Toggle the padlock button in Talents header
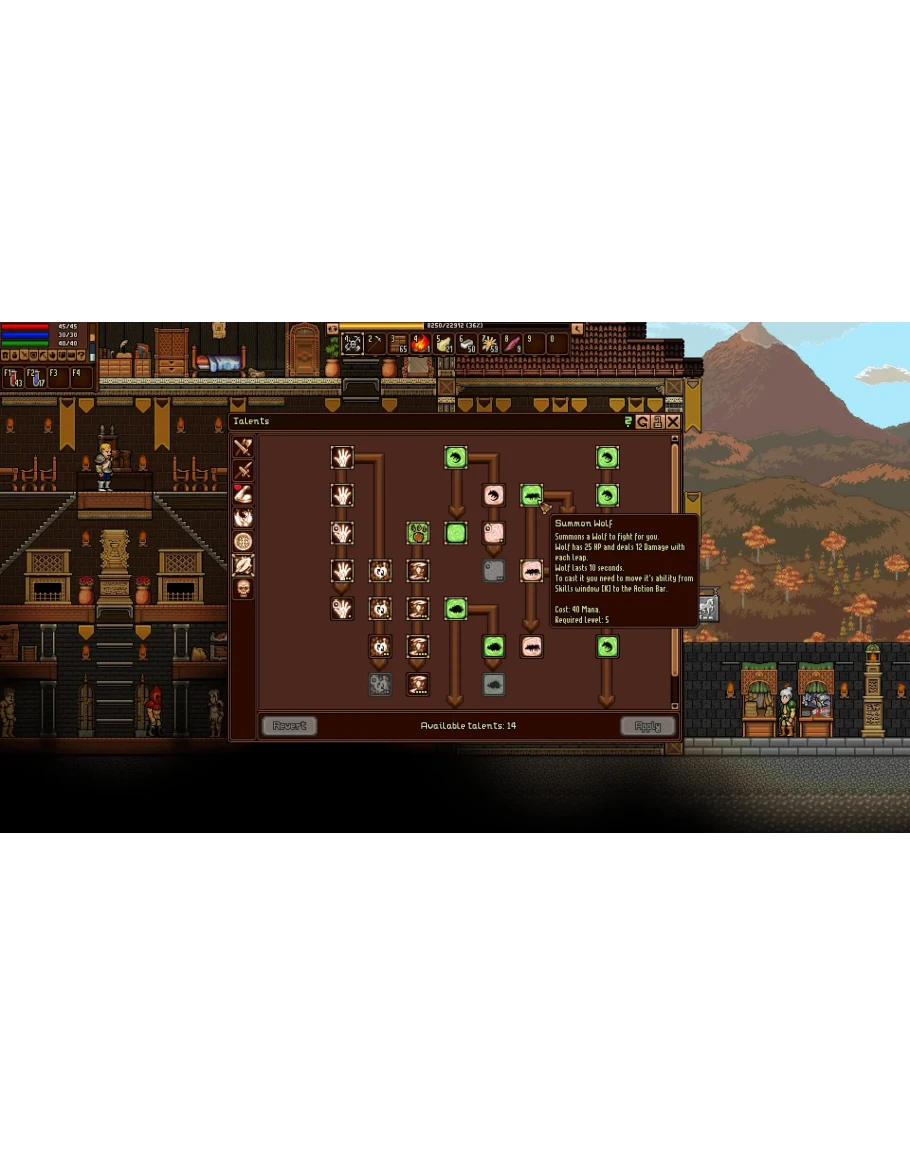This screenshot has height=1155, width=910. pyautogui.click(x=658, y=422)
